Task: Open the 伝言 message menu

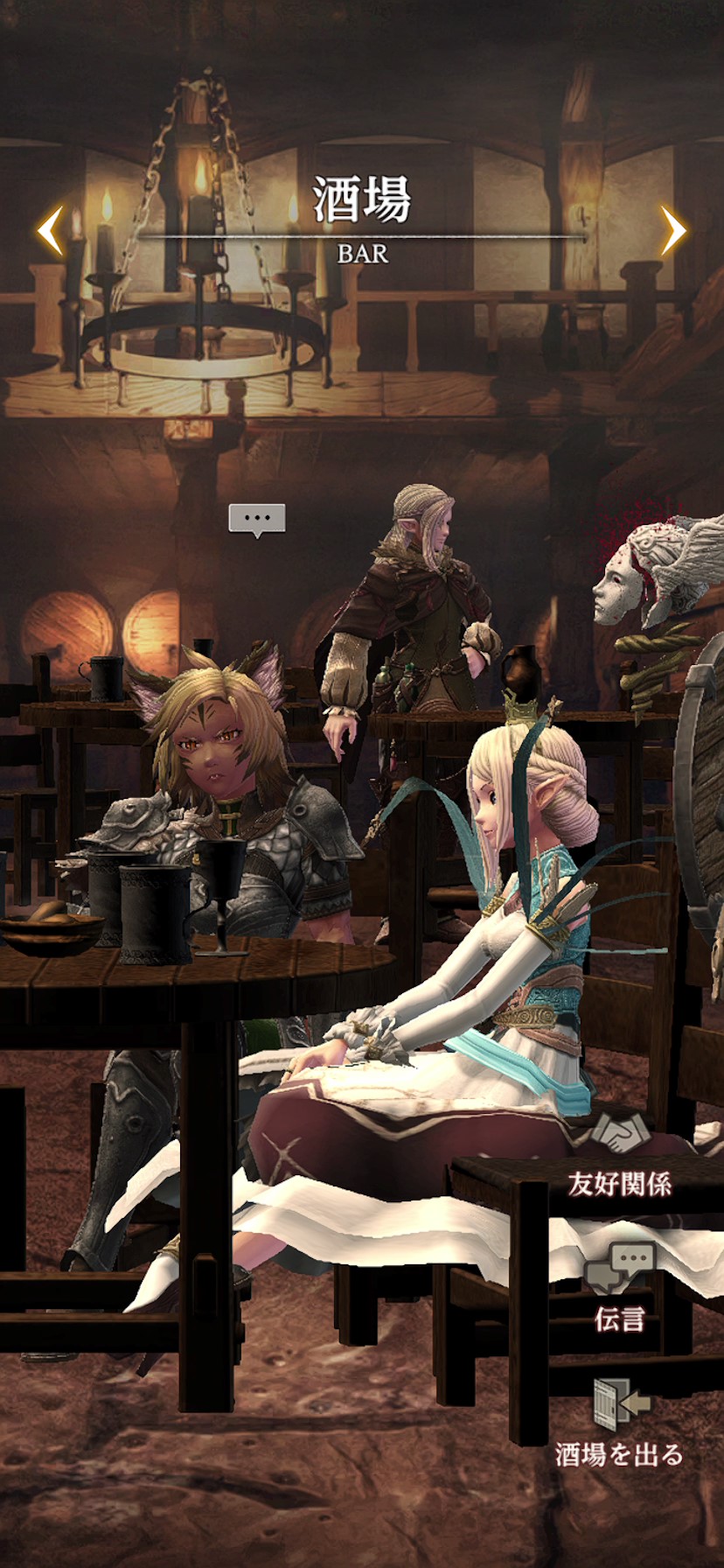Action: 619,1286
